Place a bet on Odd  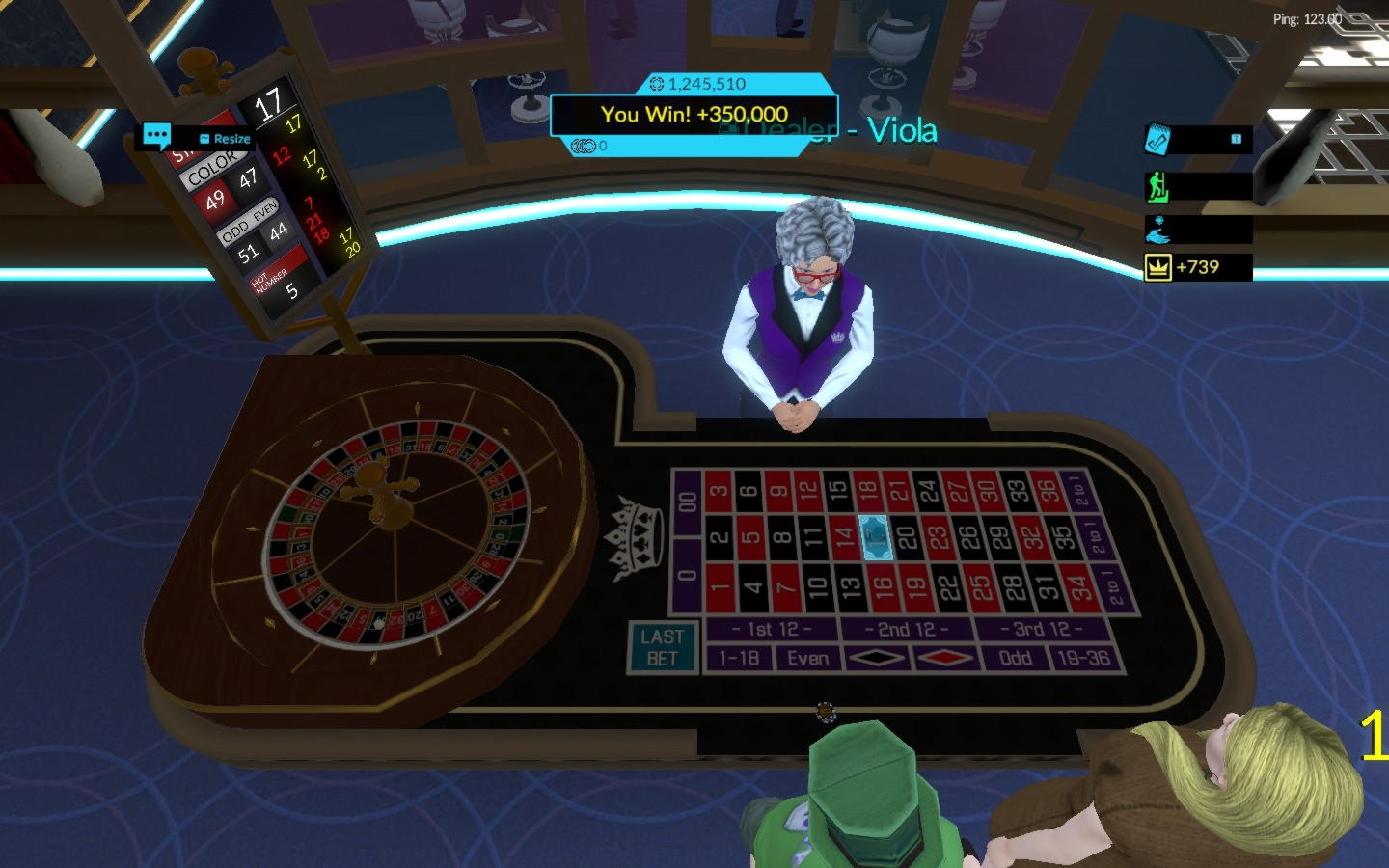[1014, 657]
